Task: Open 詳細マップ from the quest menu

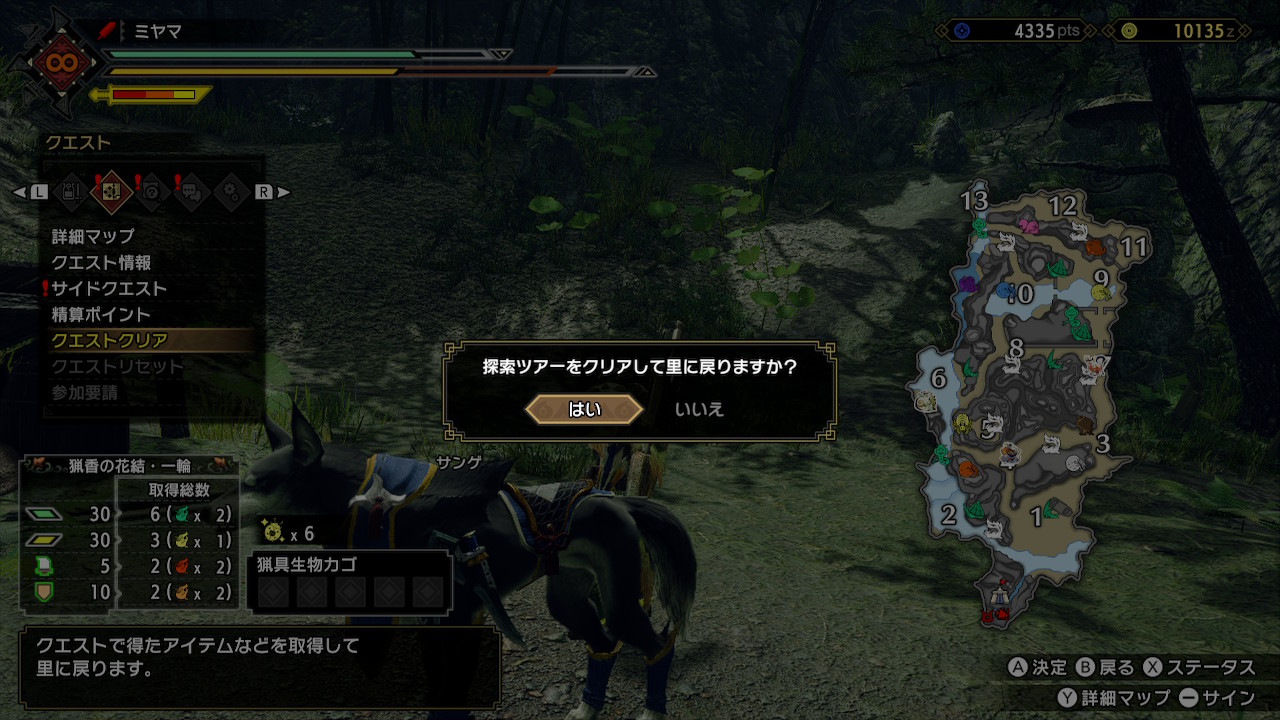Action: point(93,237)
